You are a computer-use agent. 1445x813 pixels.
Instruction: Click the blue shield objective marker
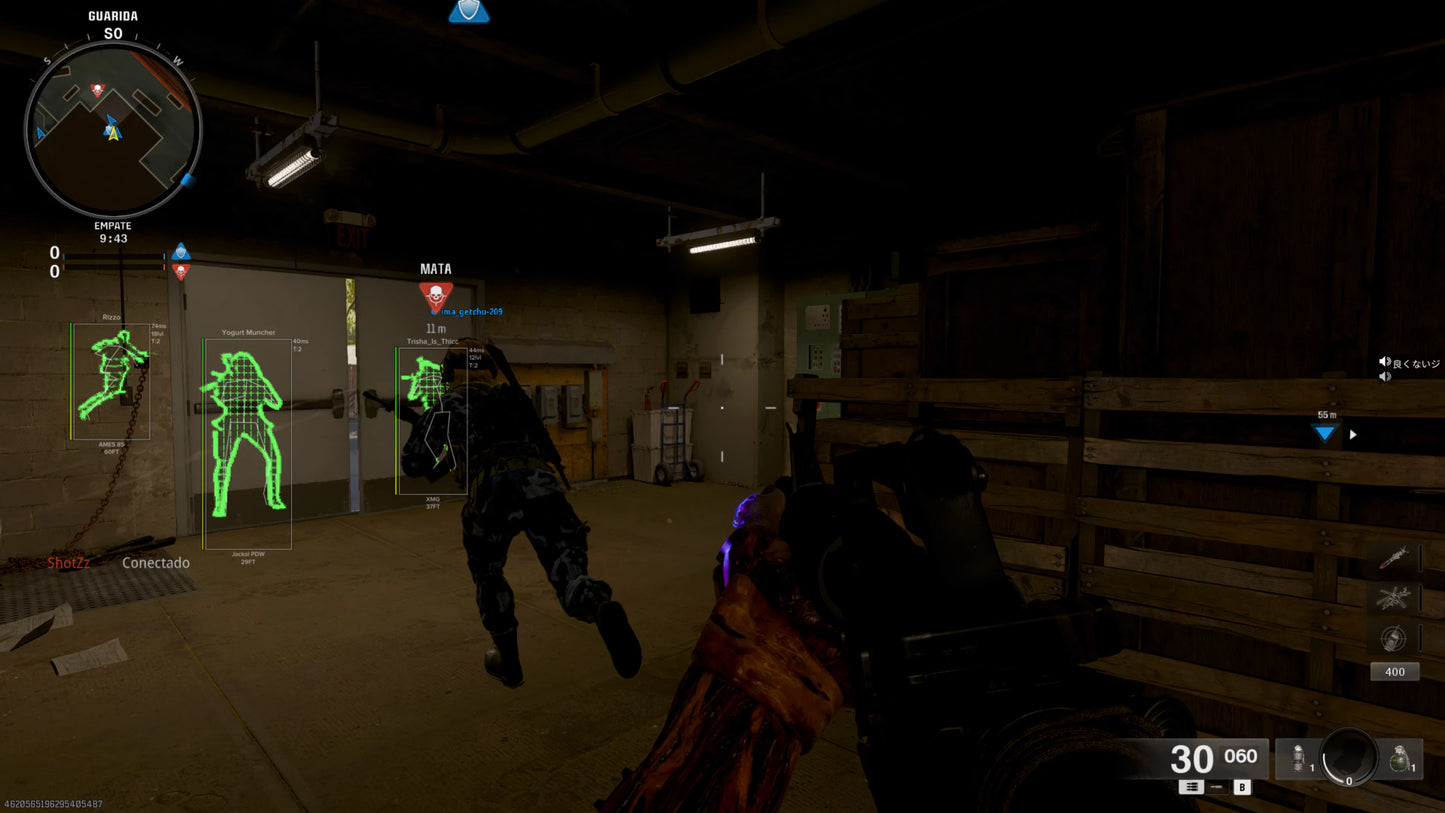468,11
